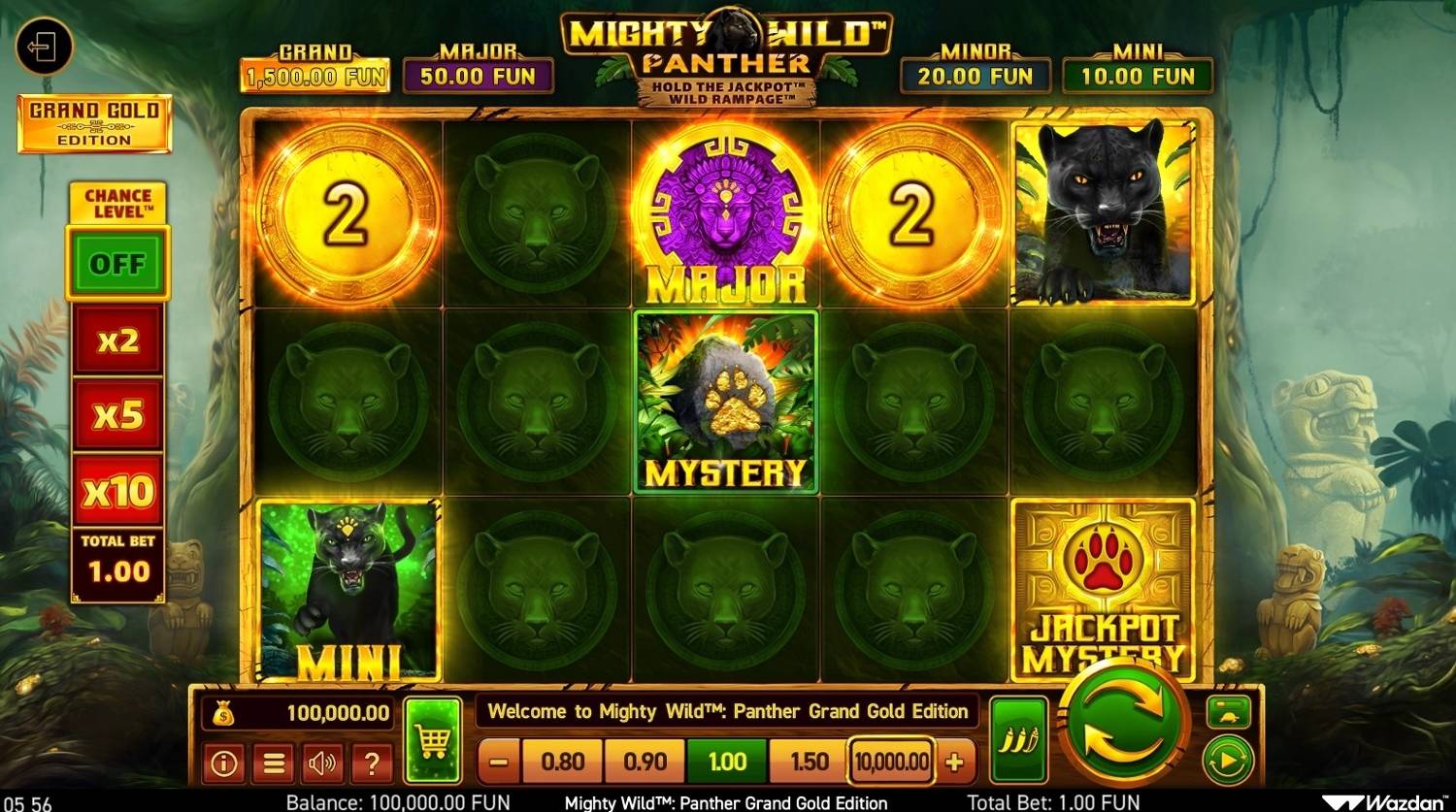Select the chili peppers feature icon
1456x812 pixels.
[1018, 737]
